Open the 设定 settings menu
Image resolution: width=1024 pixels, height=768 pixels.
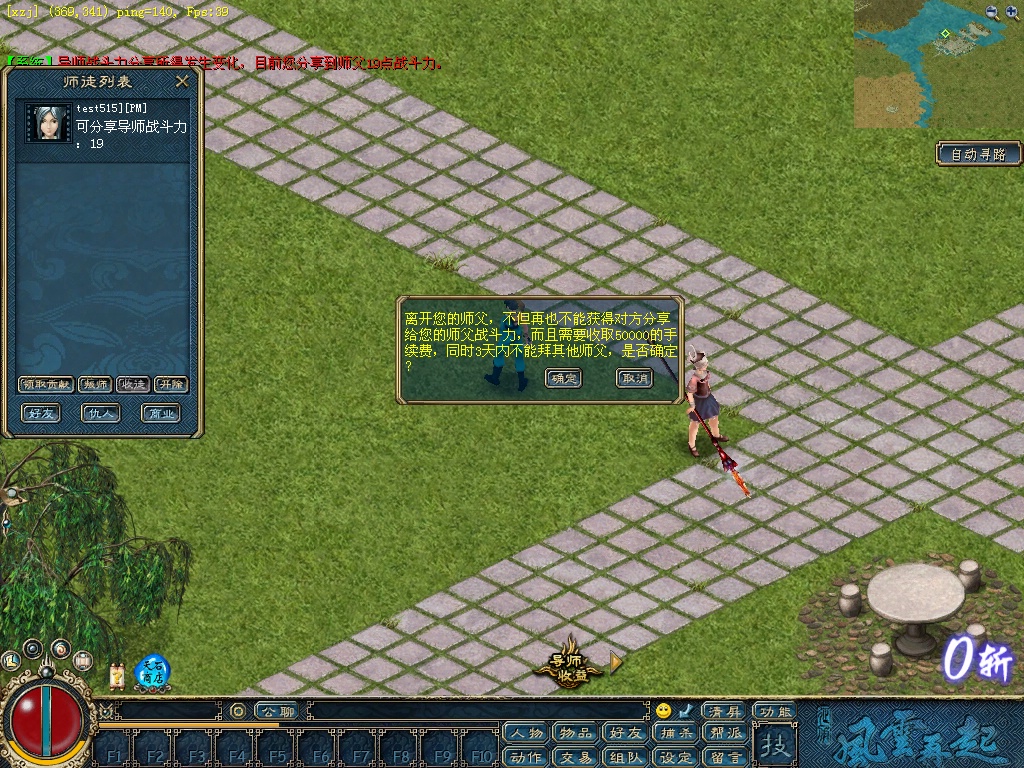tap(676, 757)
